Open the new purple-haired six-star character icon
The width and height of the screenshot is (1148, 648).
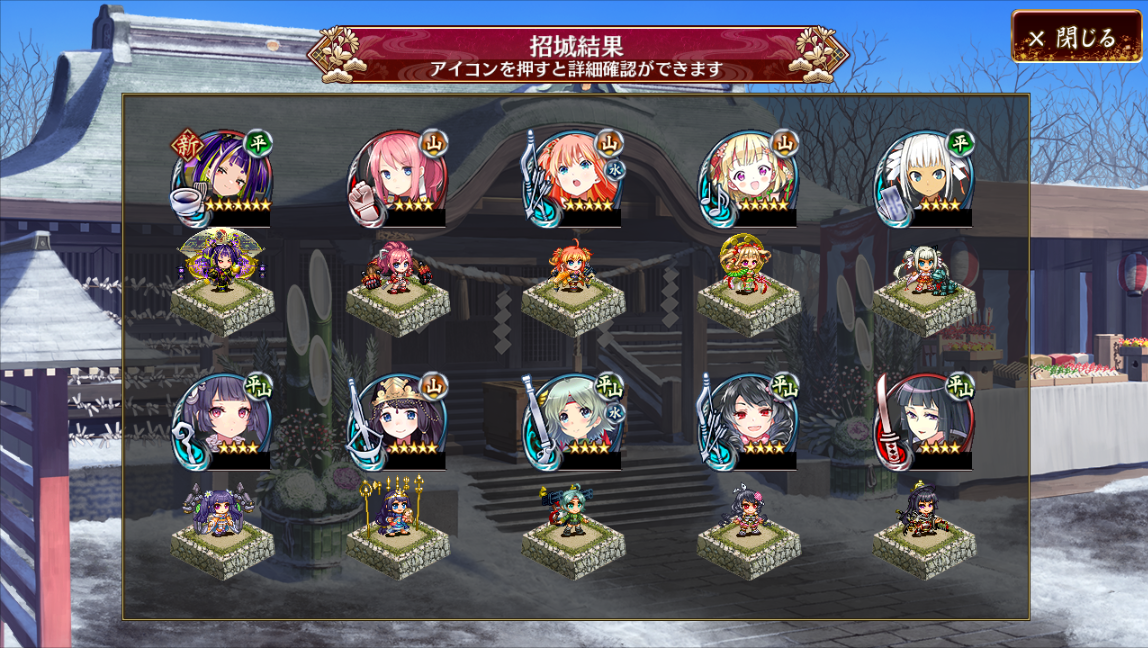click(222, 178)
